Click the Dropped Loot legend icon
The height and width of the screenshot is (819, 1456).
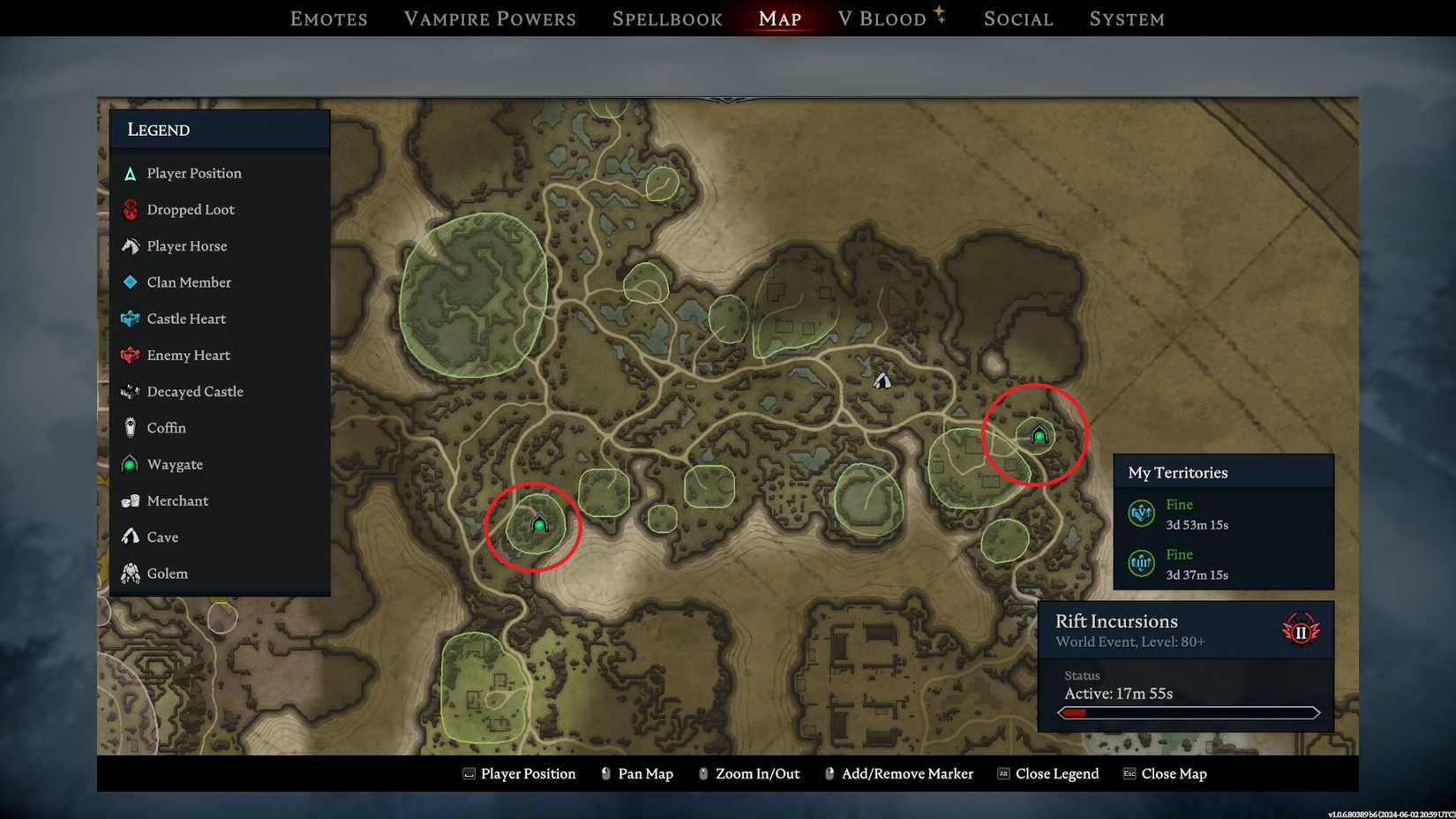(x=130, y=209)
